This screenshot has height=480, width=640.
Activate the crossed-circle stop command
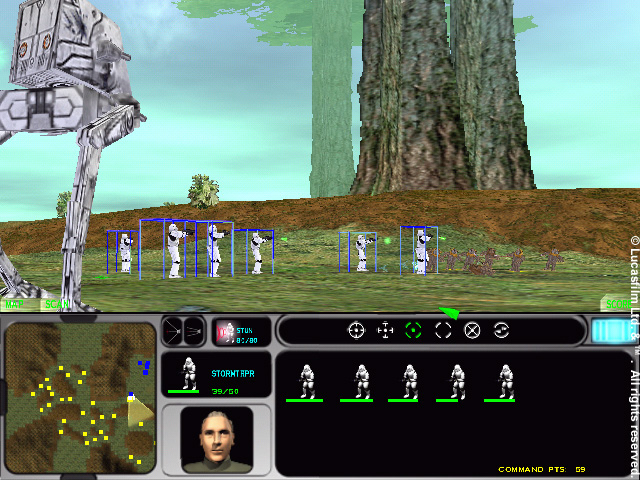pyautogui.click(x=473, y=330)
